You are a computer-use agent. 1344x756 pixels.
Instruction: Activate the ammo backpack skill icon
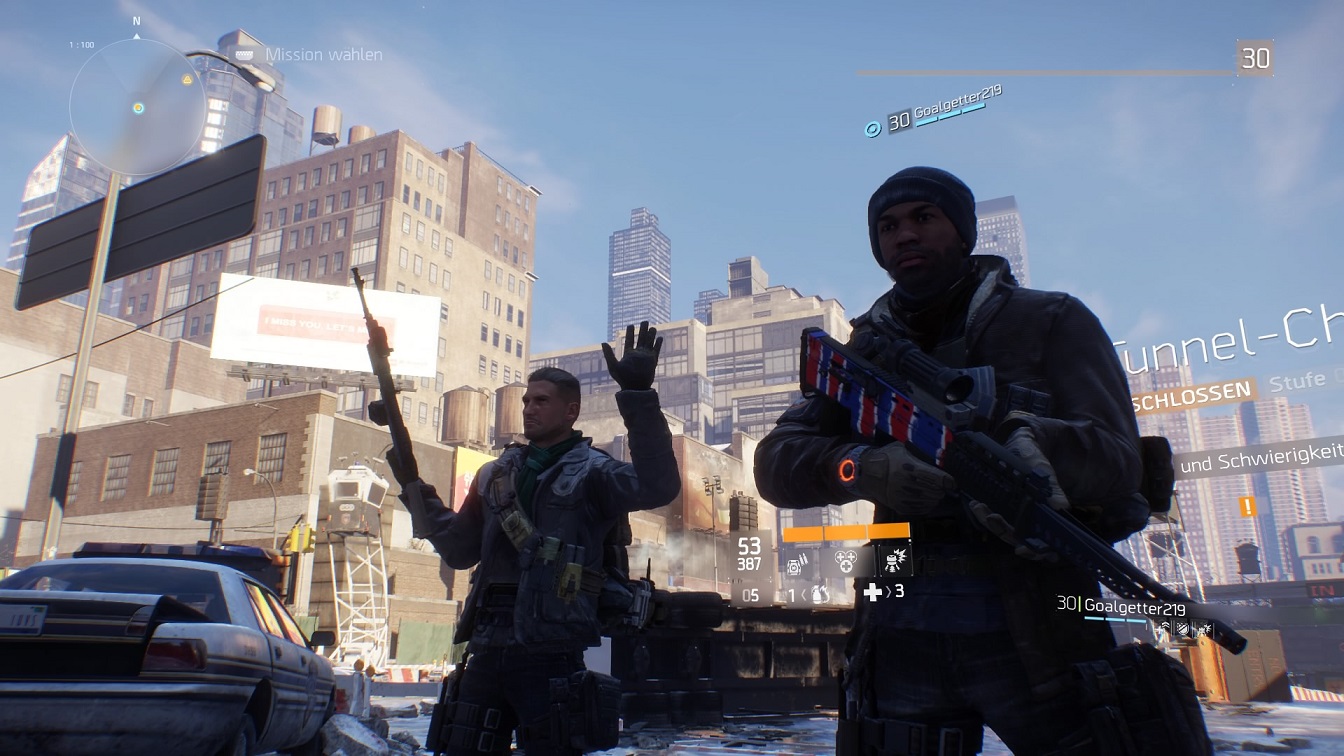pyautogui.click(x=798, y=565)
